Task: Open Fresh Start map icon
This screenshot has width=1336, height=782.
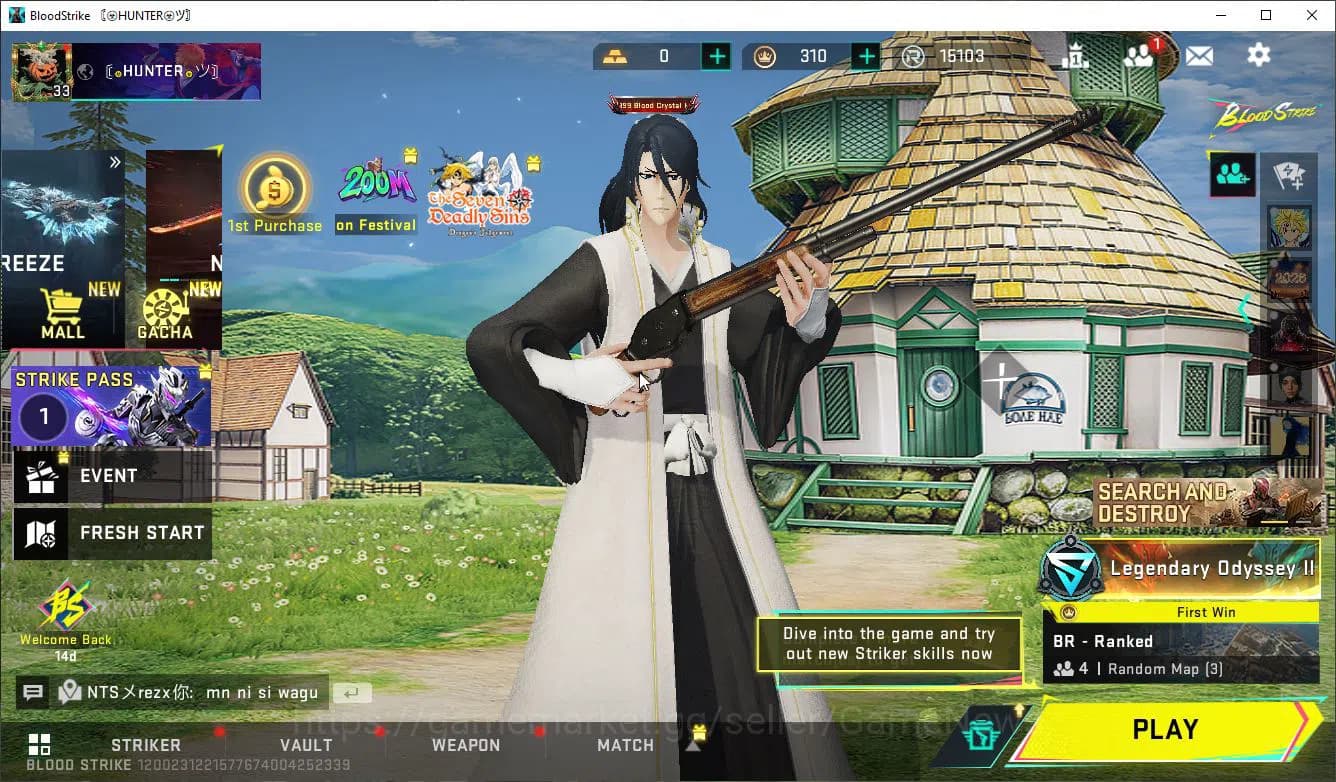Action: click(x=42, y=532)
